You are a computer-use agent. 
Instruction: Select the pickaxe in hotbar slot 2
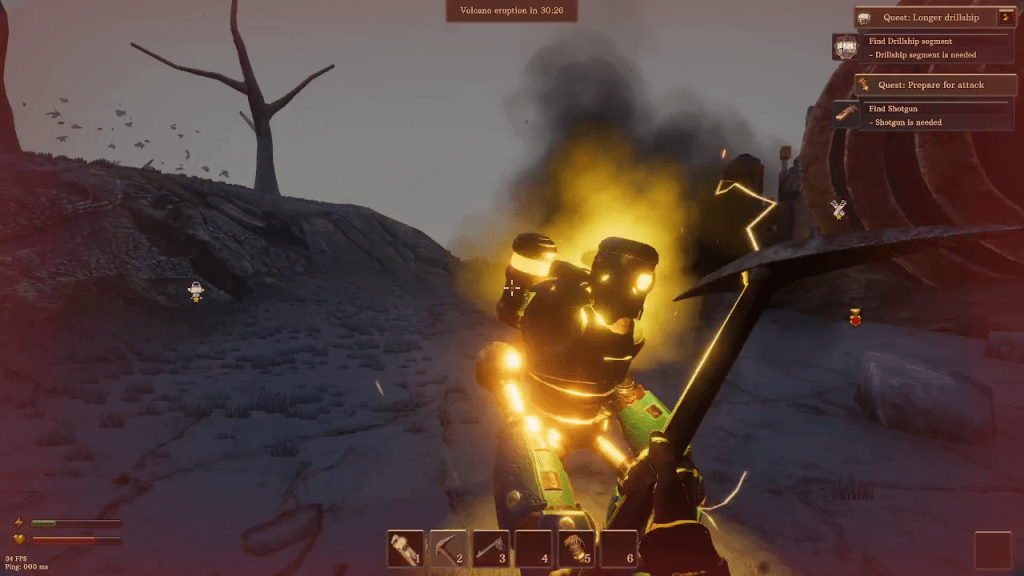point(449,548)
